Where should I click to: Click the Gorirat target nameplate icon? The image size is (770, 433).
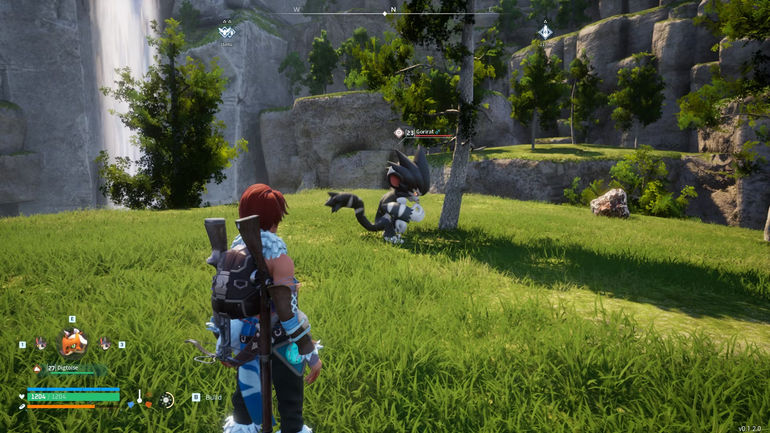coord(398,132)
